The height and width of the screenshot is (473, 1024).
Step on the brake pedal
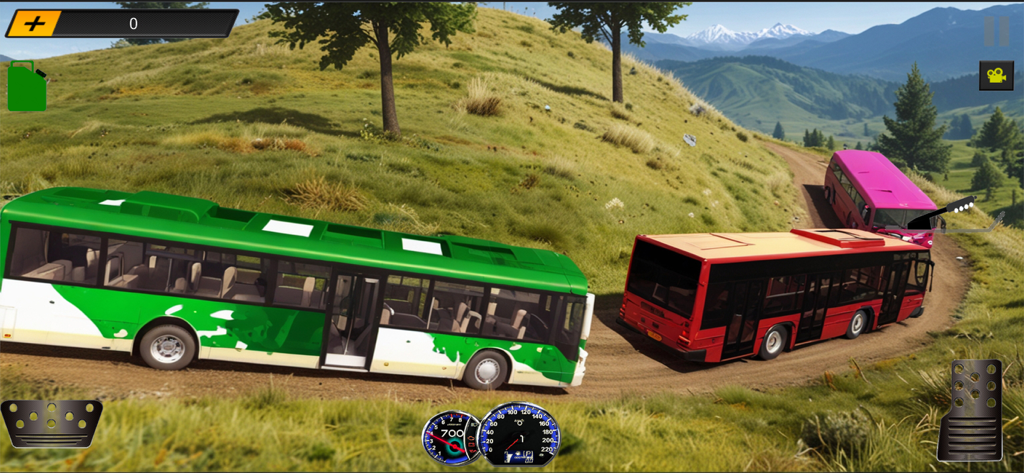point(51,423)
